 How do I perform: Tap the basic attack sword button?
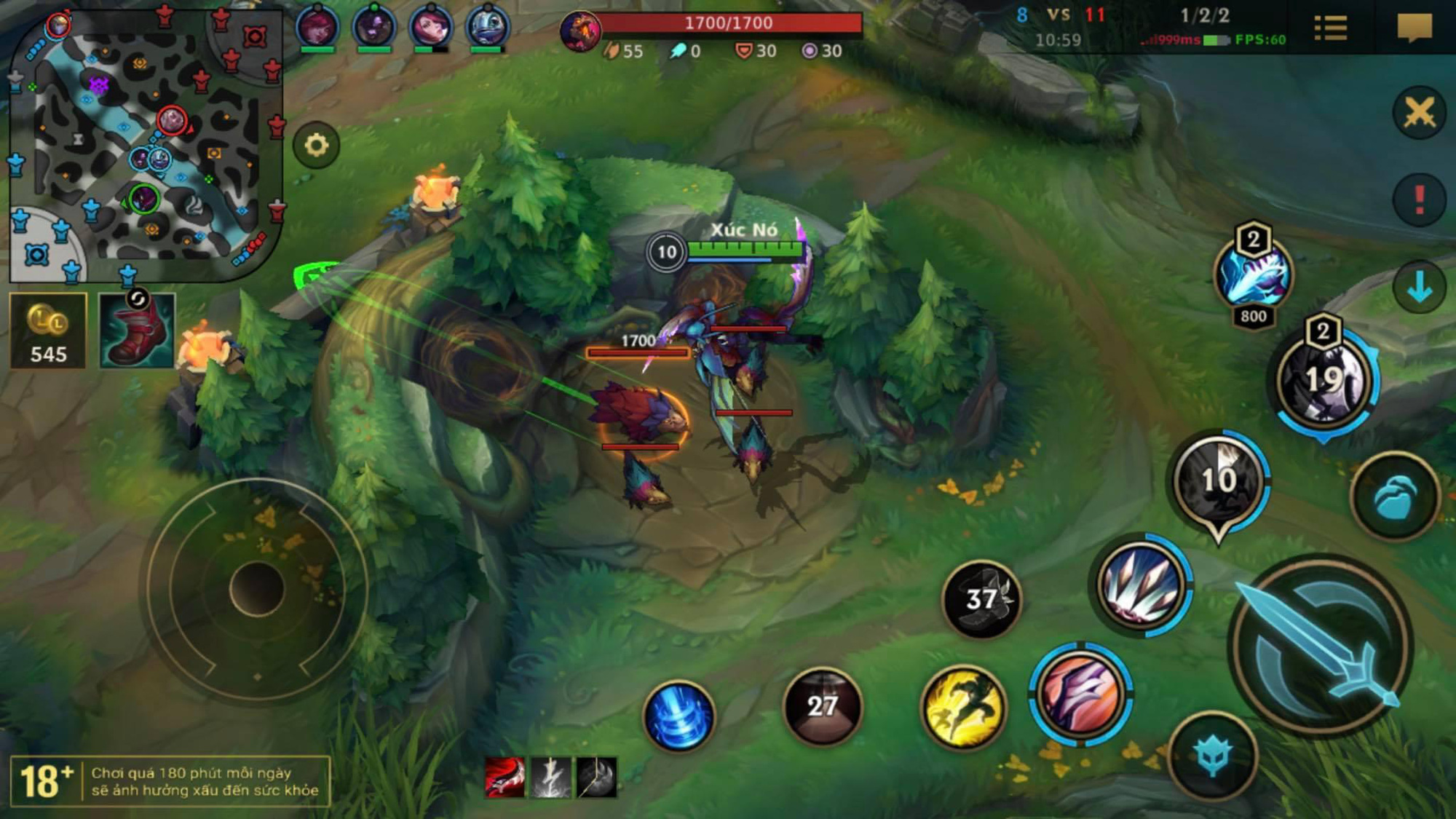tap(1321, 644)
